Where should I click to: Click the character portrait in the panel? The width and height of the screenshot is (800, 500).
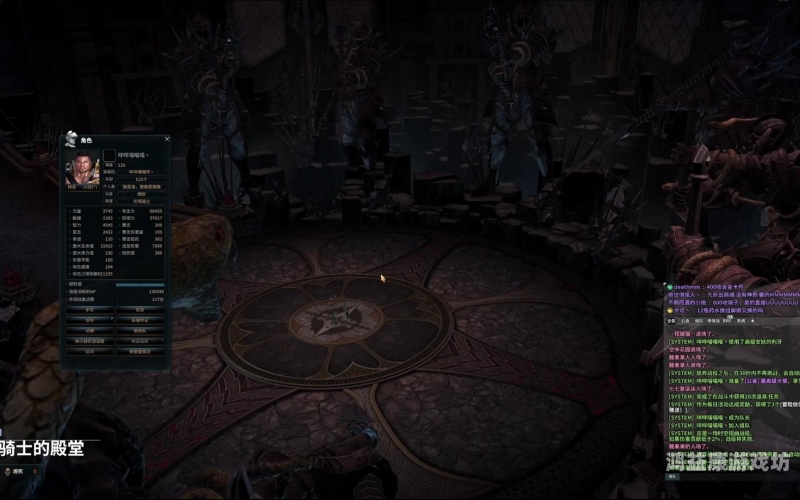[81, 168]
